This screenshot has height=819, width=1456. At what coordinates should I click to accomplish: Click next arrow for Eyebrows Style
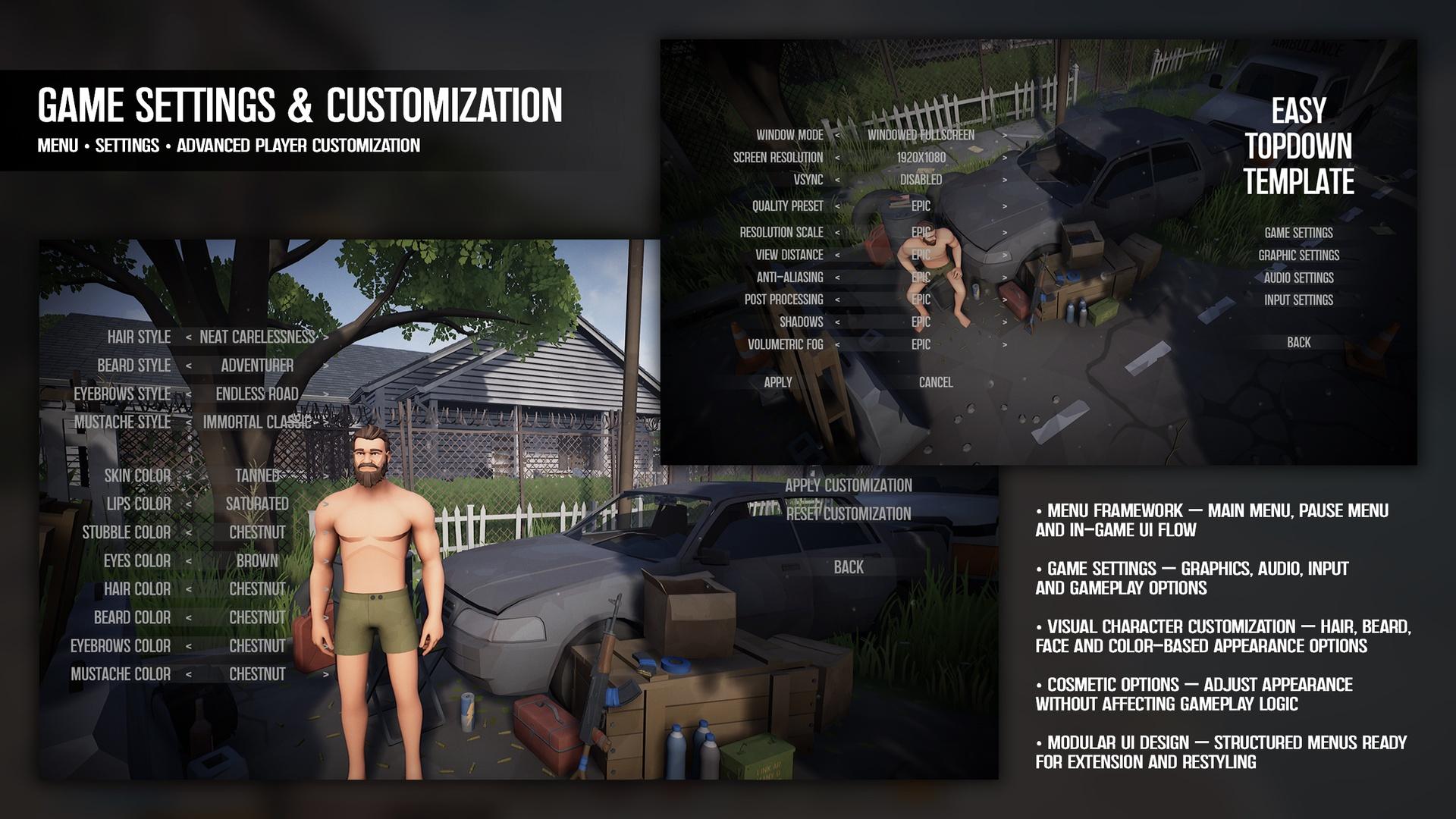click(326, 394)
